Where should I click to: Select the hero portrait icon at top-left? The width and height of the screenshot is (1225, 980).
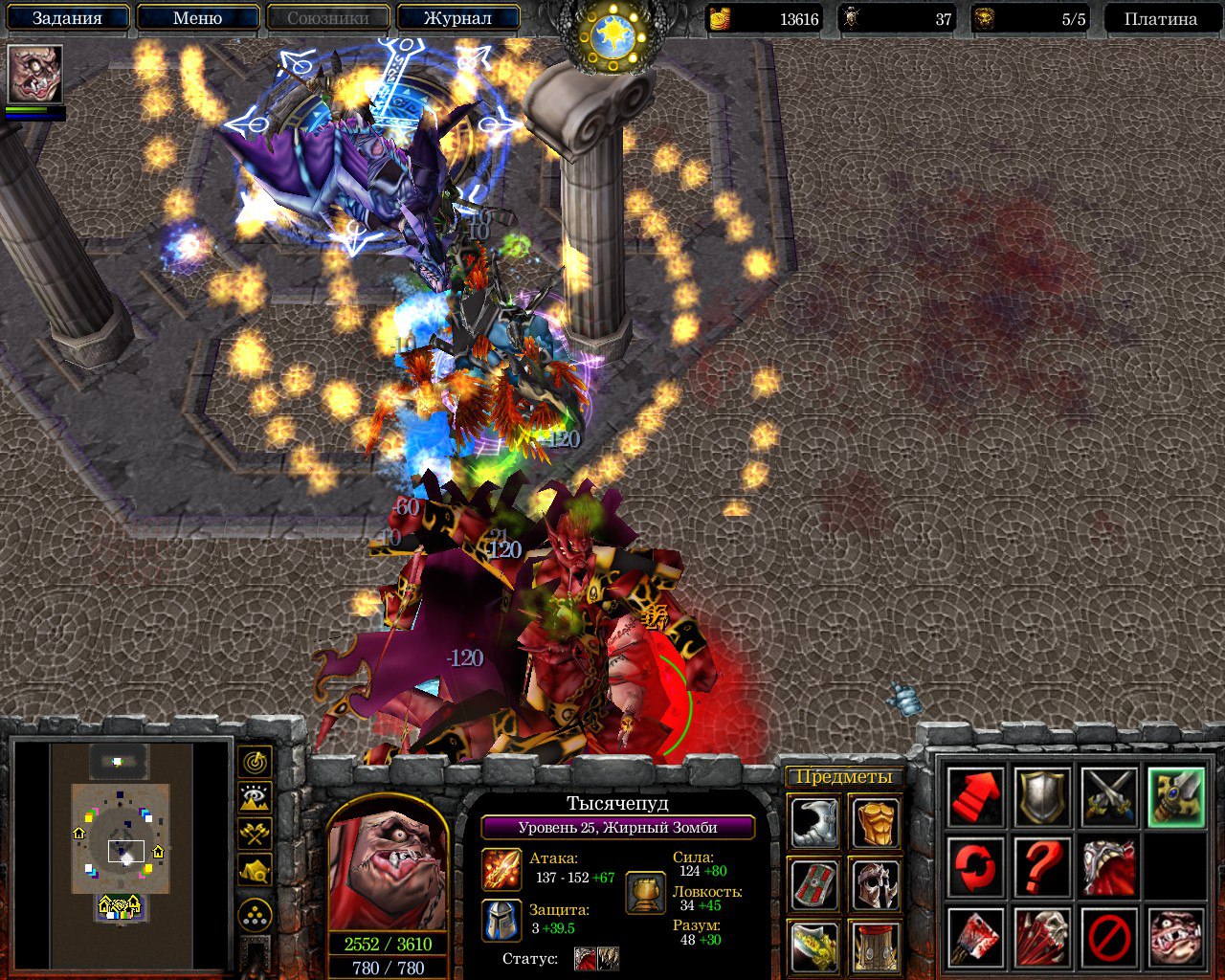pos(35,74)
